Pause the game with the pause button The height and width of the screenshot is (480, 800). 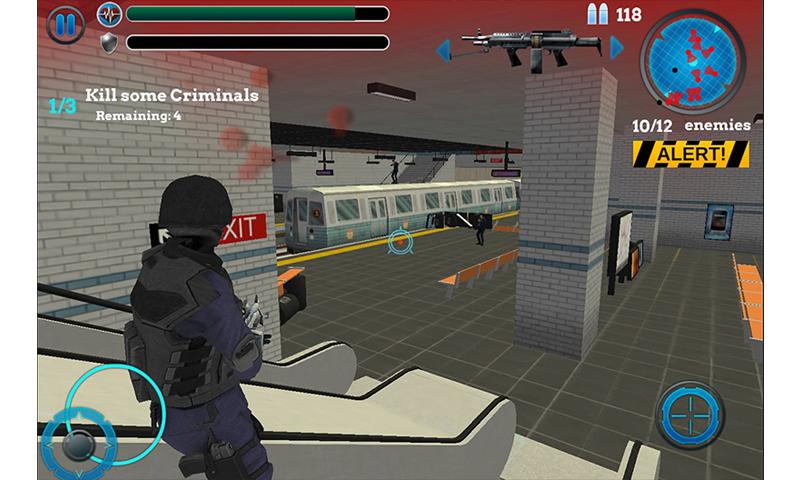click(x=67, y=22)
